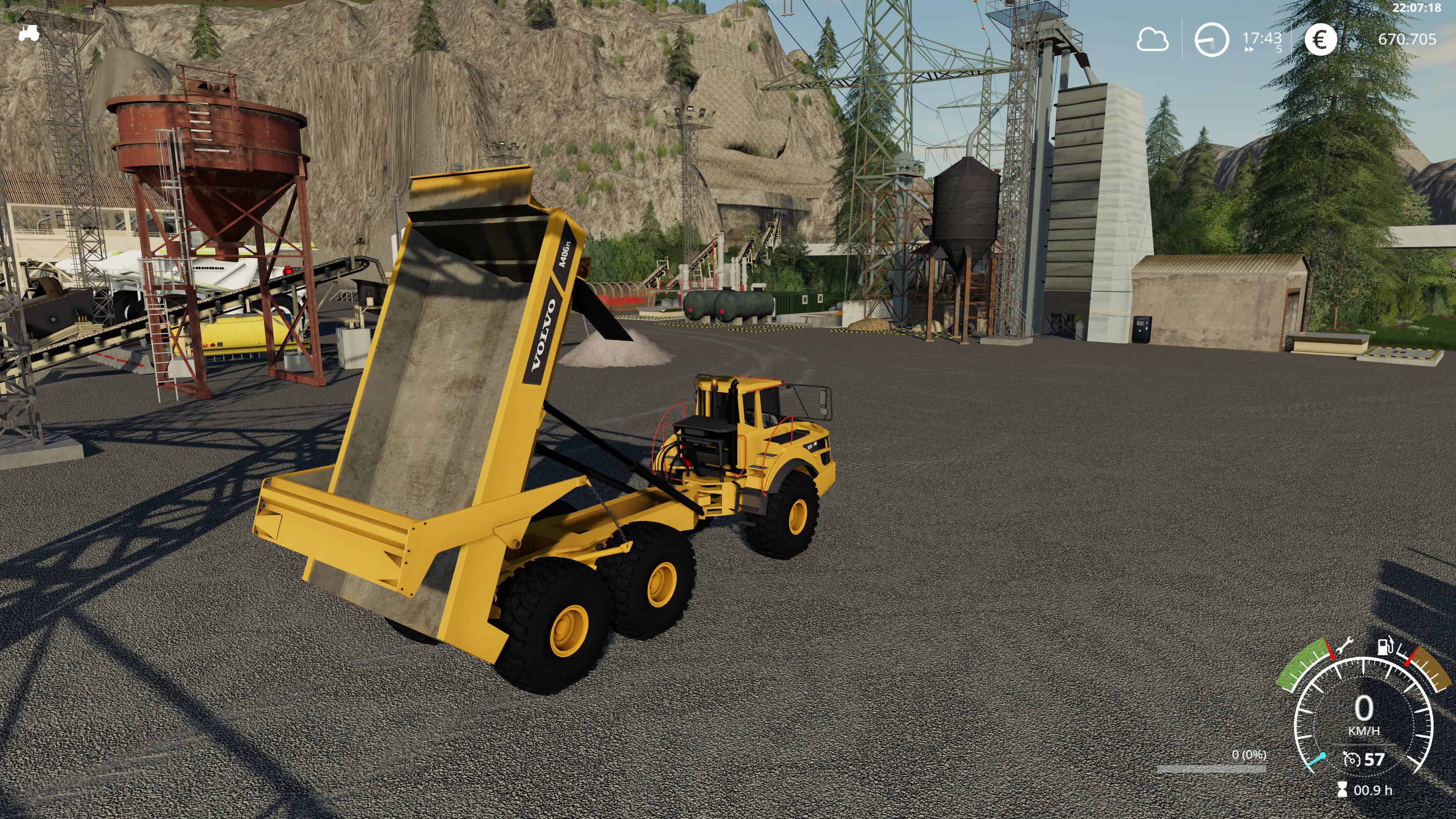
Task: Open the weather forecast cloud icon
Action: 1152,40
